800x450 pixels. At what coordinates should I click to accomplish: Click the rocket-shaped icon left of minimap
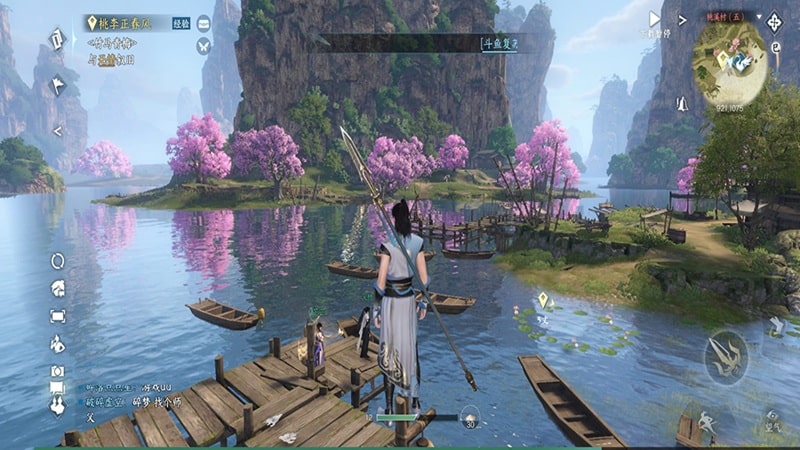pos(682,103)
